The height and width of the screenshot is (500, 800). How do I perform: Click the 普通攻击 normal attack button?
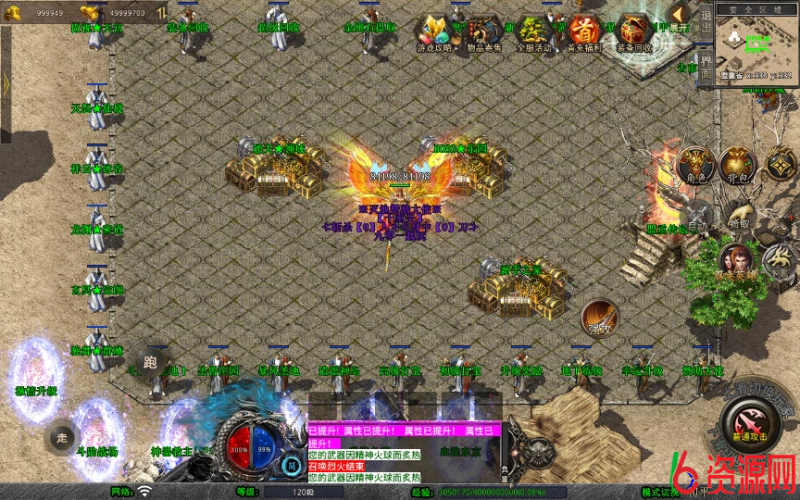[748, 420]
